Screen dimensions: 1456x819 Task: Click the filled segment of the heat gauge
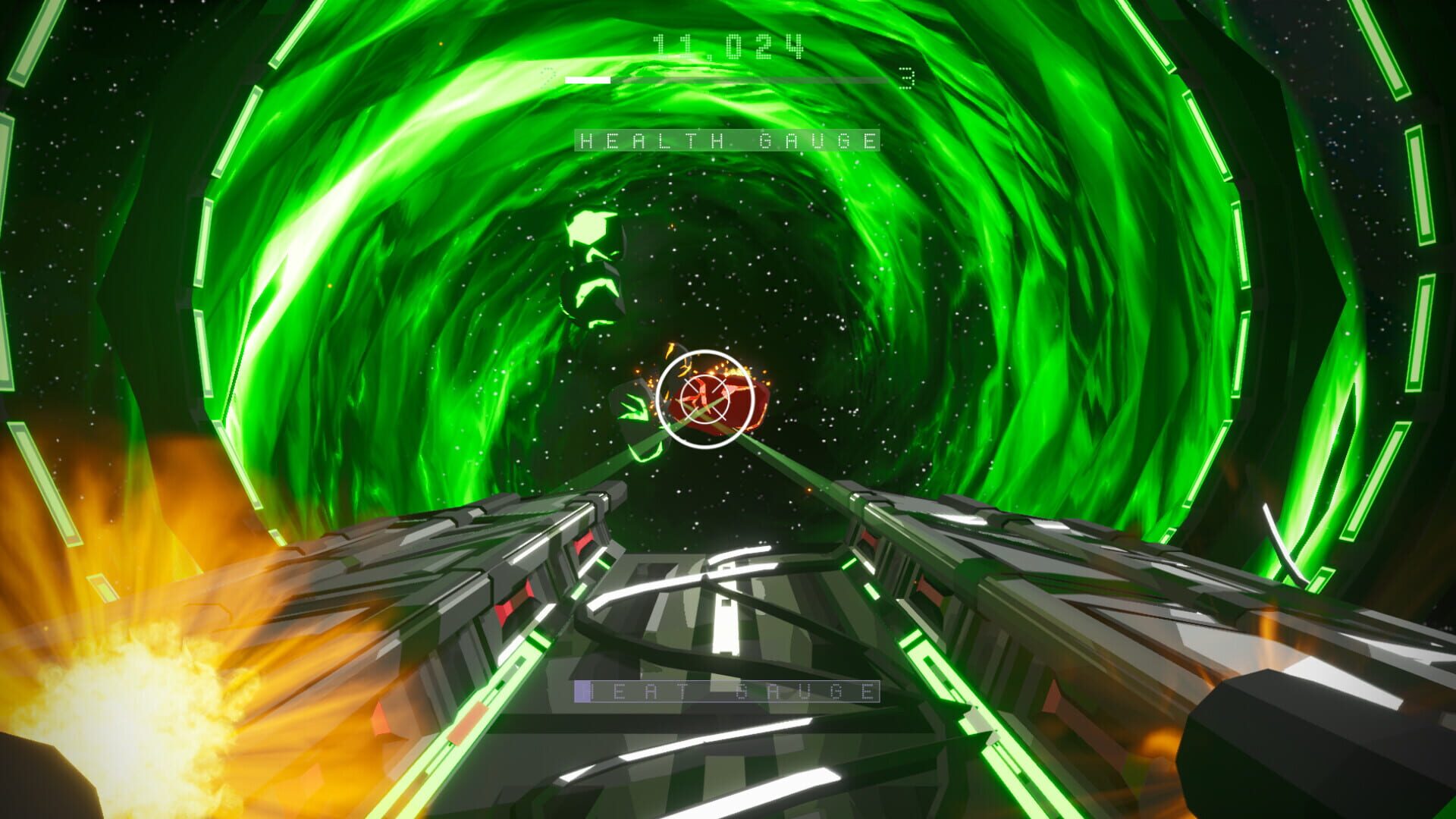584,692
